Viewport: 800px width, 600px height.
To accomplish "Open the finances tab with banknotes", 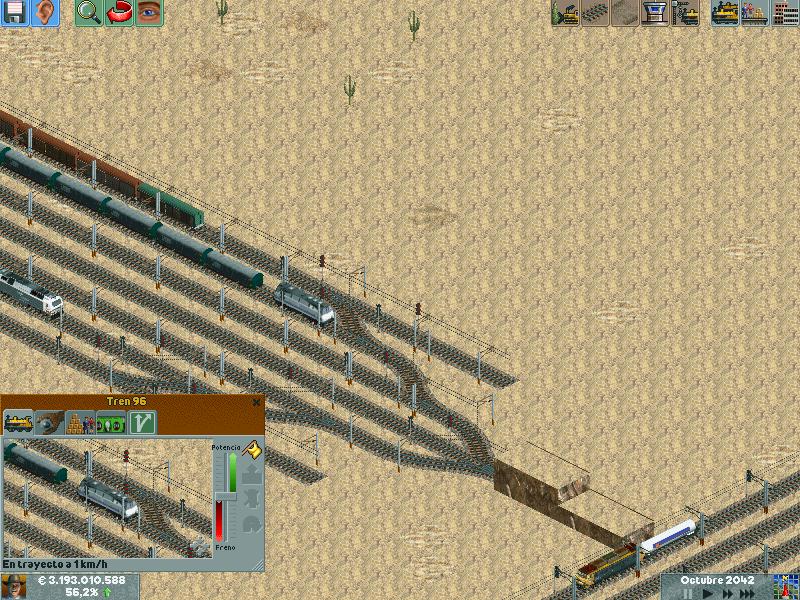I will click(110, 422).
